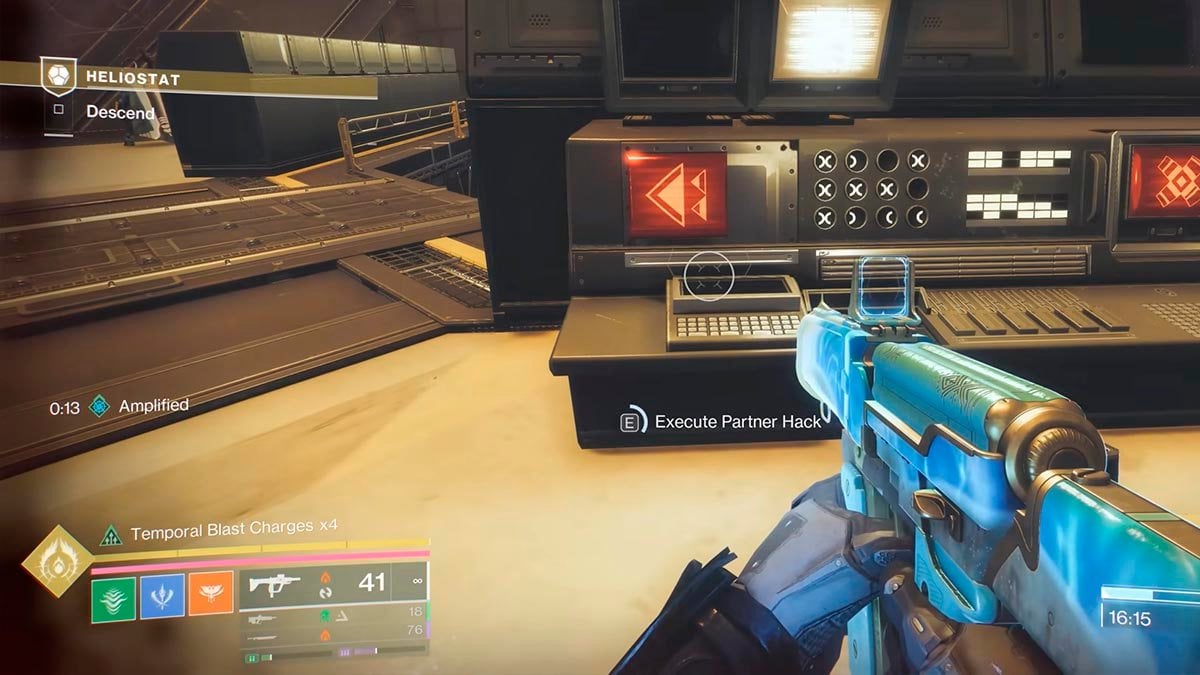Screen dimensions: 1200x675
Task: Toggle the Descend objective checkbox
Action: coord(58,111)
